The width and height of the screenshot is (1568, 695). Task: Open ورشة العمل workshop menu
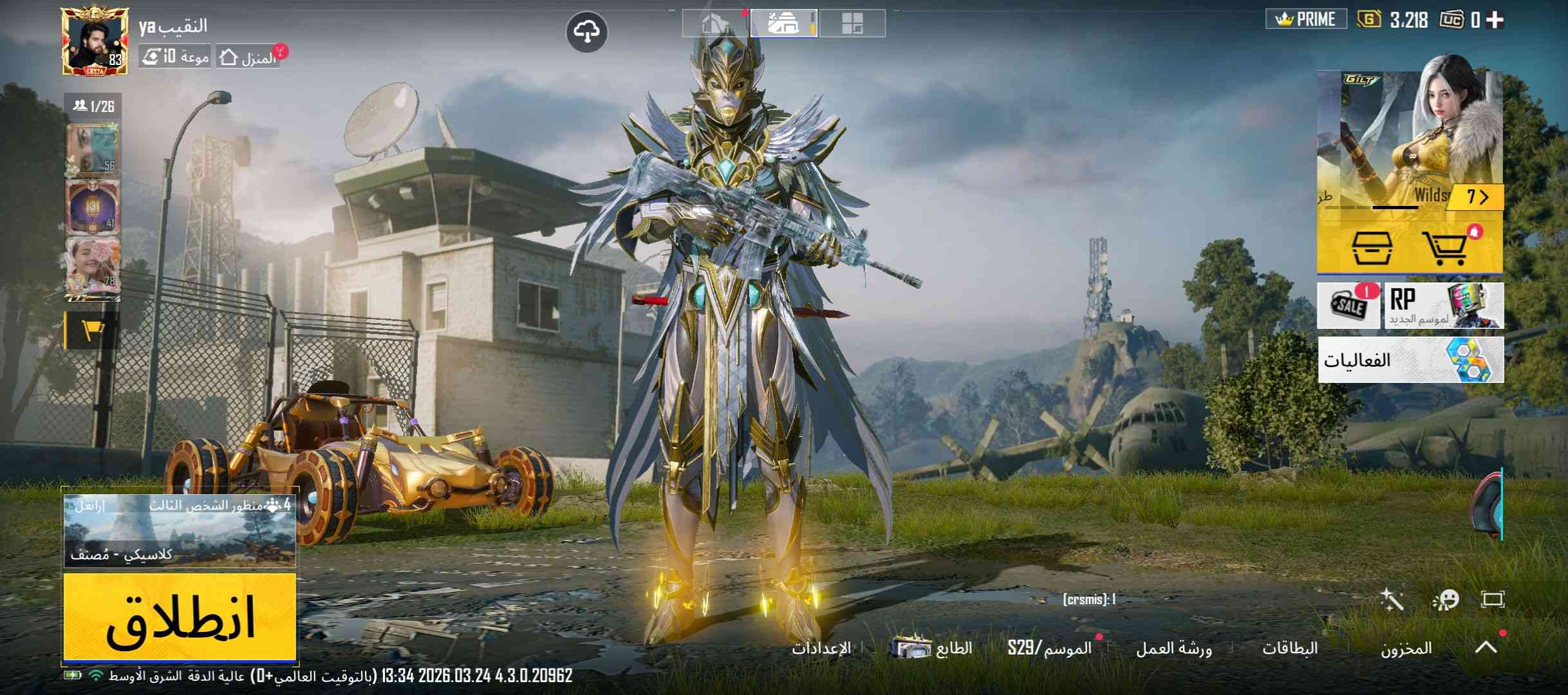[x=1173, y=648]
